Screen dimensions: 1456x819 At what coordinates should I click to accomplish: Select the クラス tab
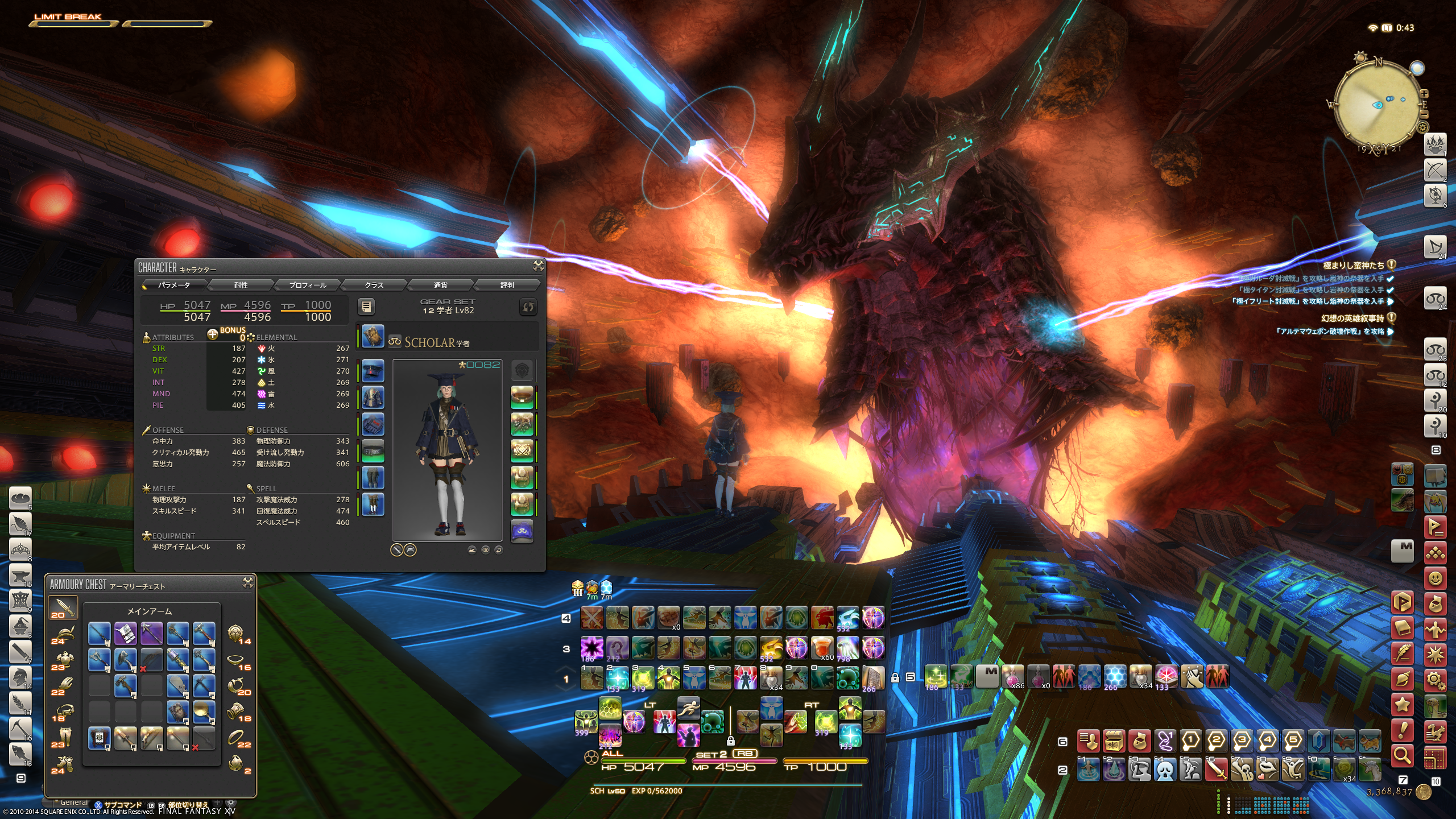pyautogui.click(x=374, y=285)
